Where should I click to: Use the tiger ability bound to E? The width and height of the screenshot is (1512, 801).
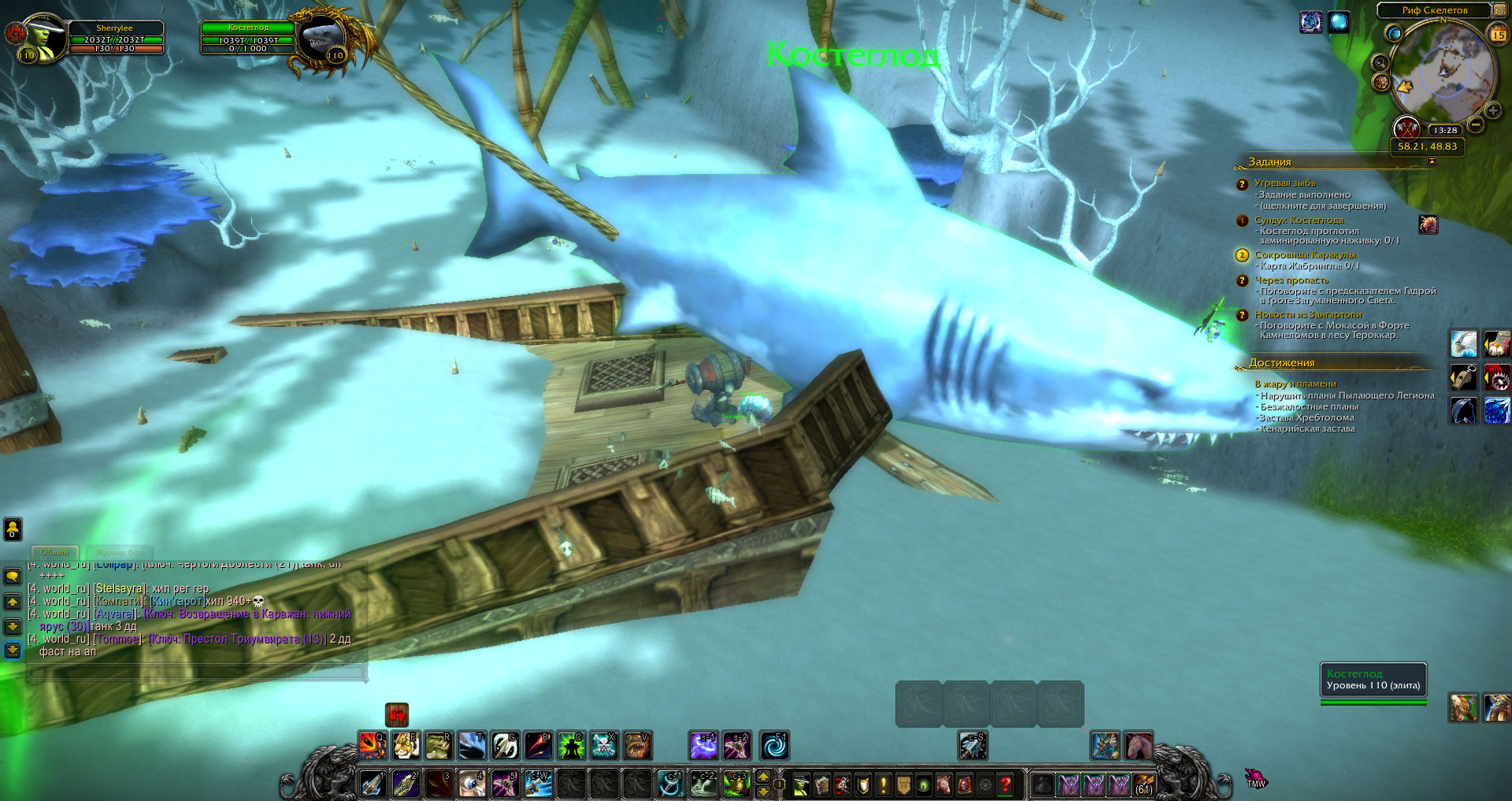point(406,745)
